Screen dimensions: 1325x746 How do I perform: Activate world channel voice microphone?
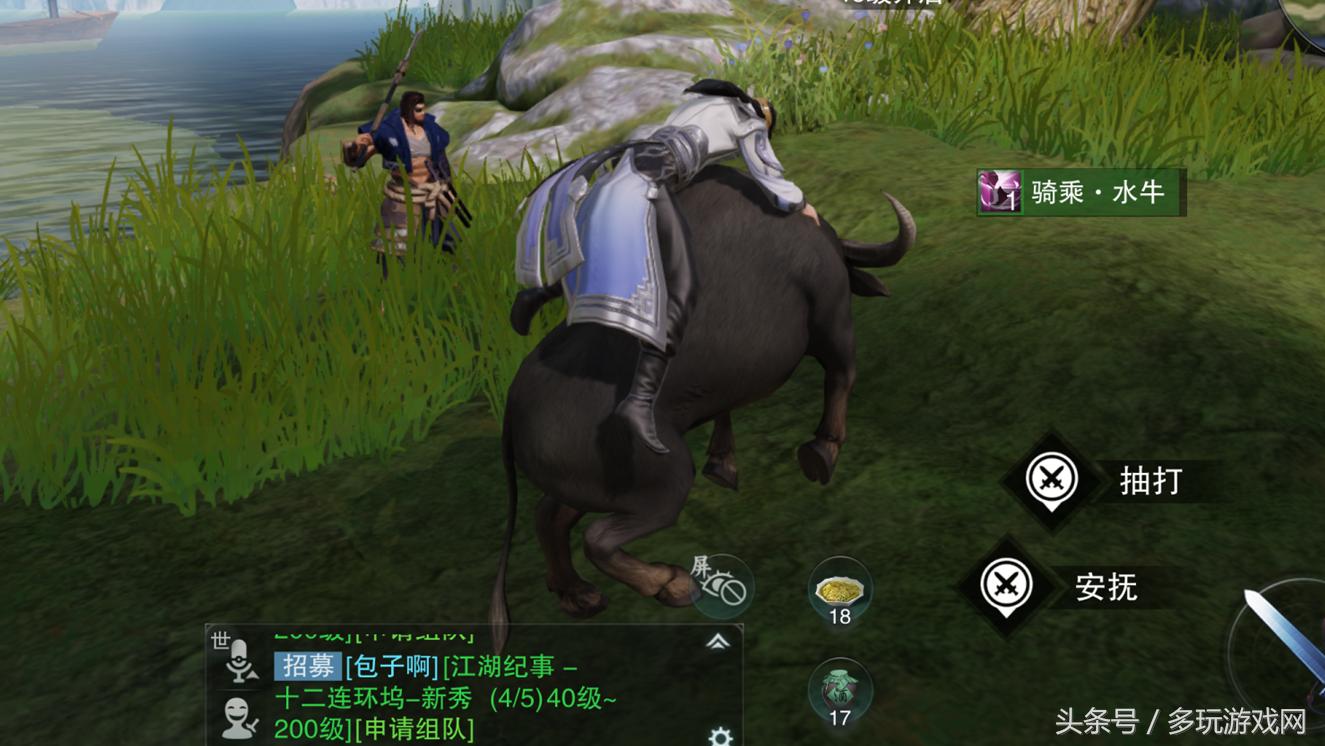tap(238, 659)
